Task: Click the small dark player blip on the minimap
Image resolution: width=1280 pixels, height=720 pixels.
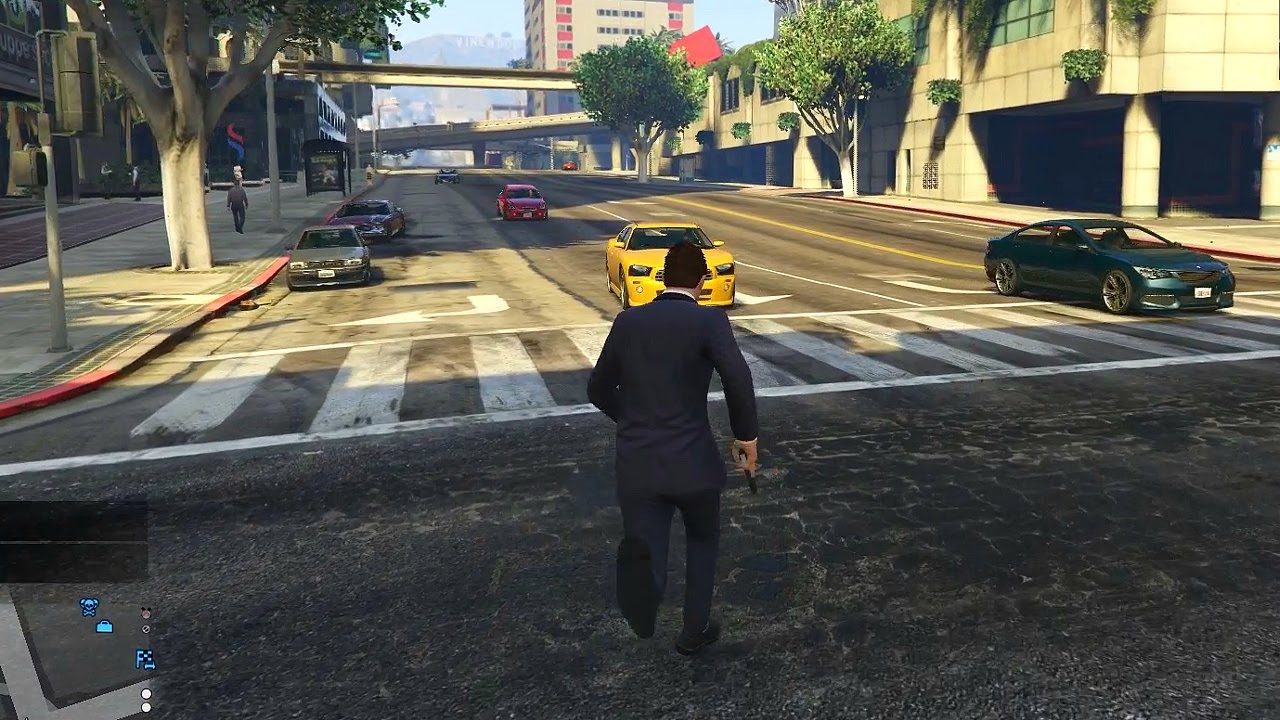Action: click(x=146, y=610)
